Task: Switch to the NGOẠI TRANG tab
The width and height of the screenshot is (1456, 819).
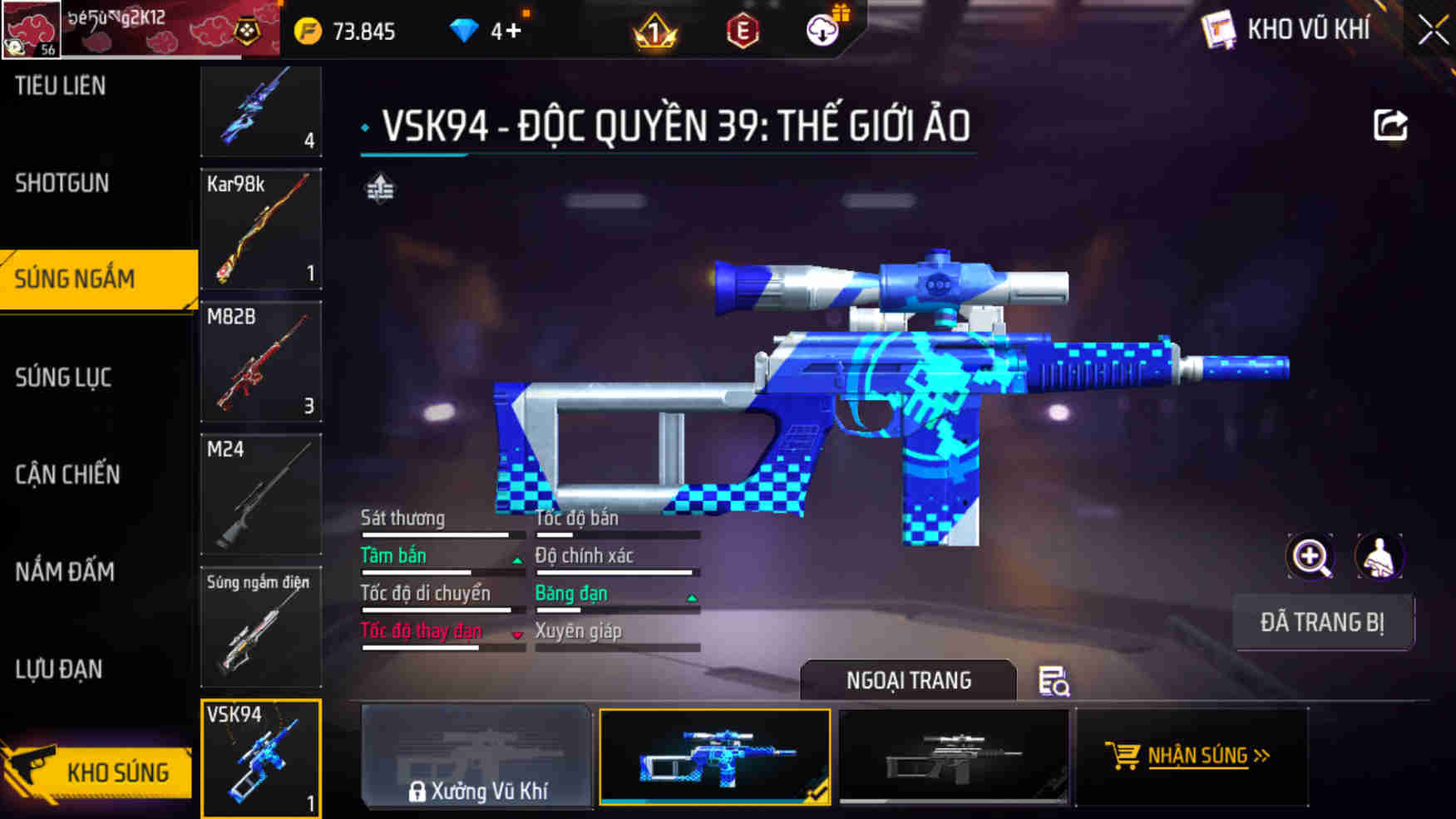Action: coord(908,680)
